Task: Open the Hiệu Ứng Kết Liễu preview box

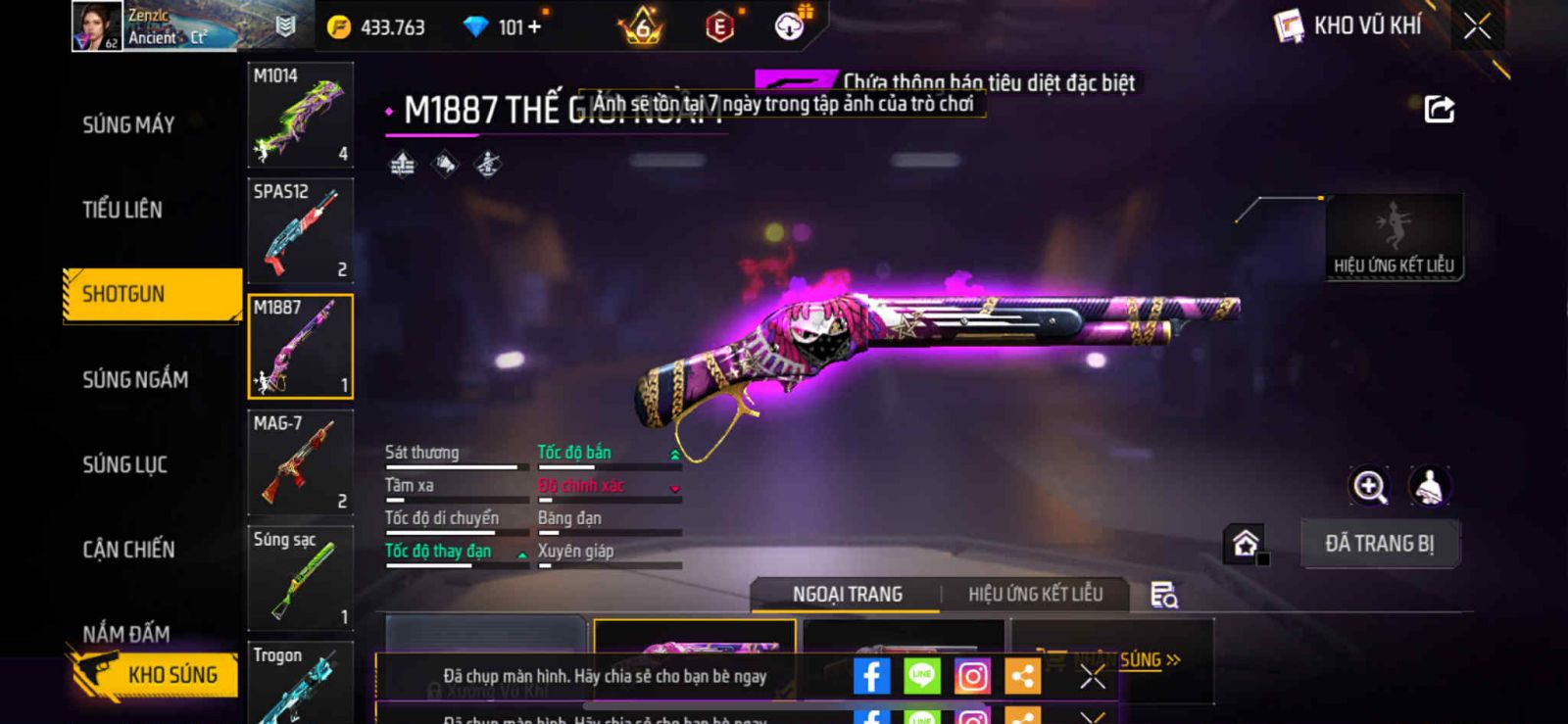Action: coord(1394,237)
